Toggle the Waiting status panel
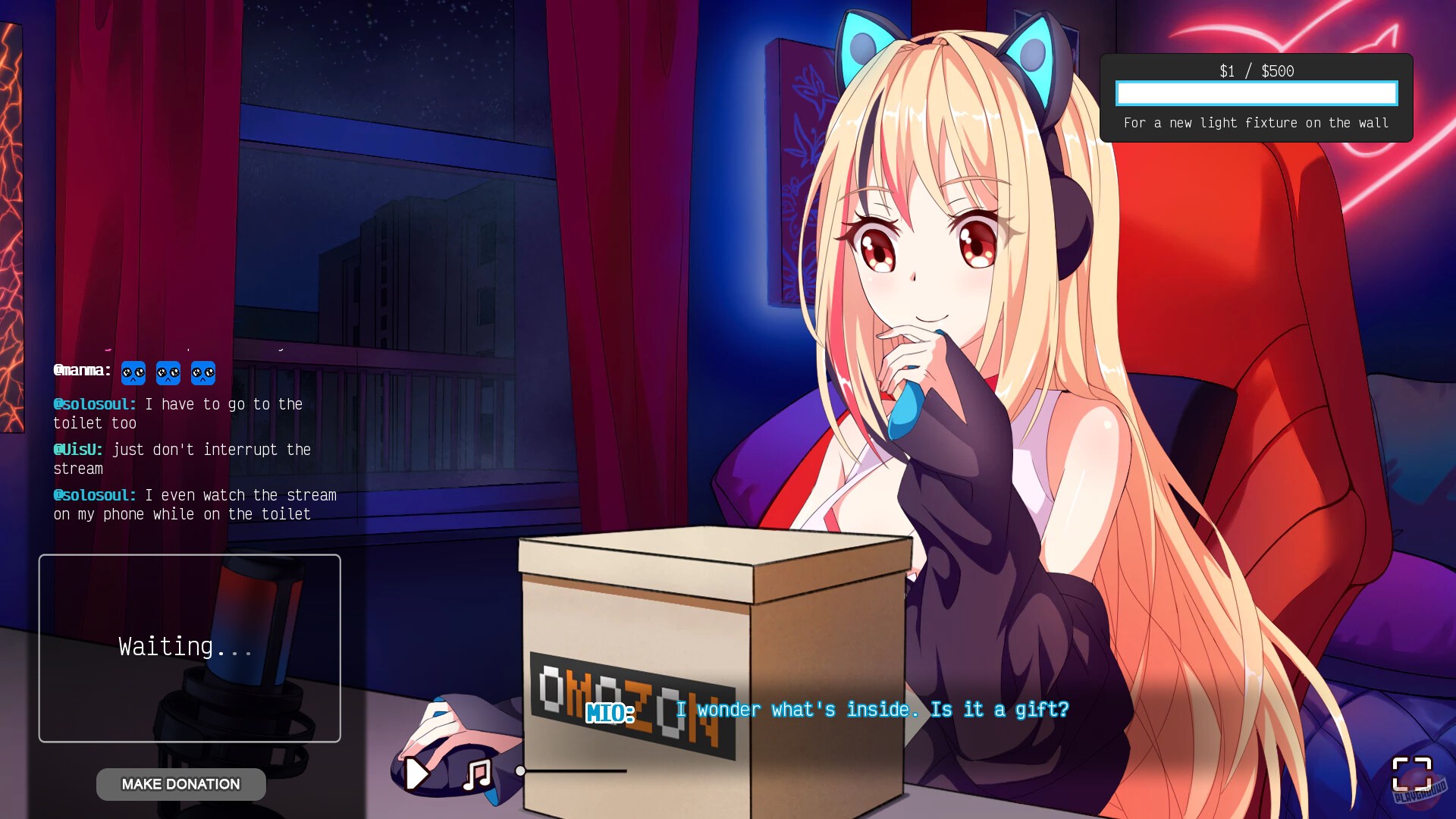The height and width of the screenshot is (819, 1456). tap(189, 647)
